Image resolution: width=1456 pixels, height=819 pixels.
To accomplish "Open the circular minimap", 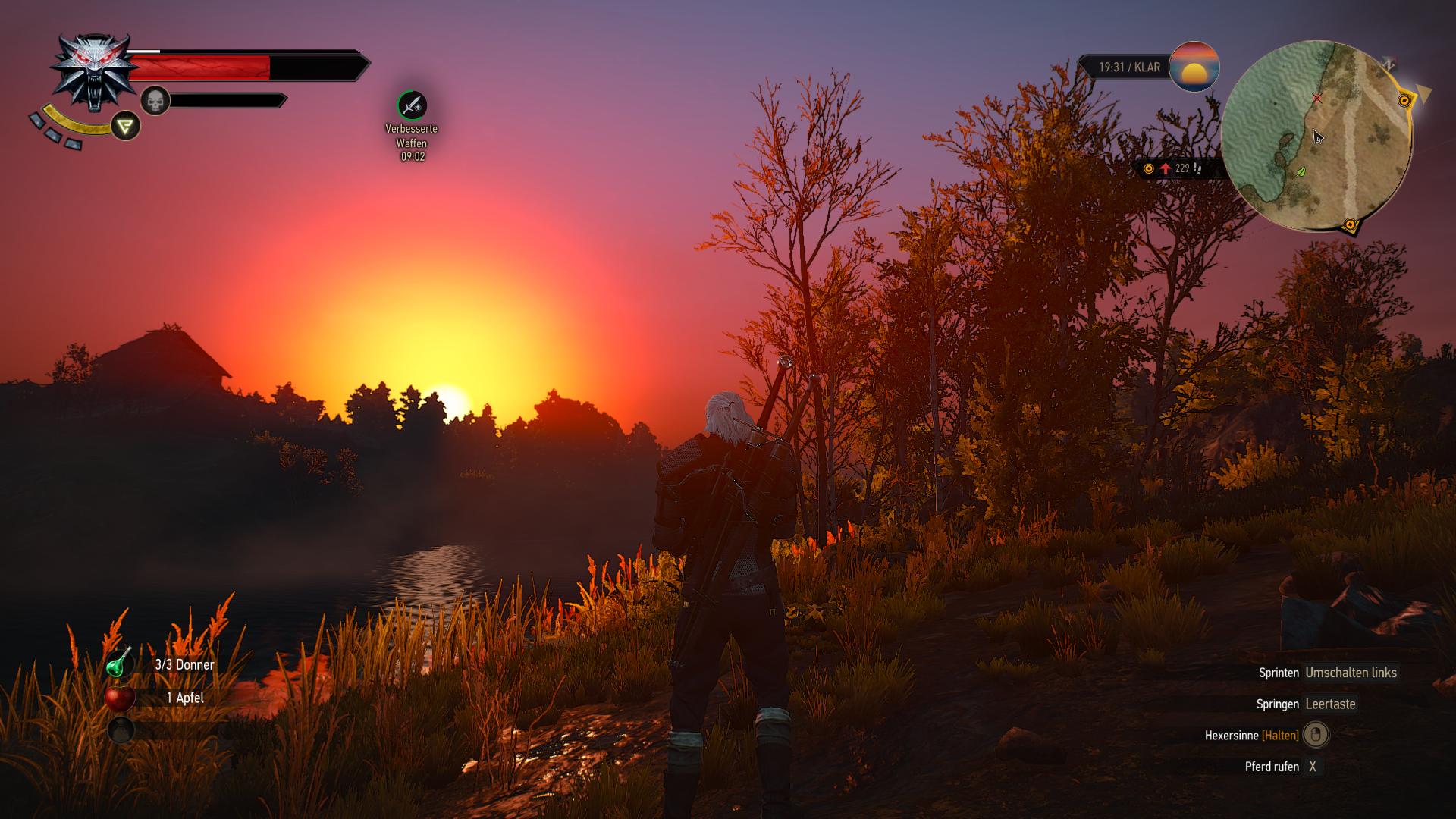I will tap(1317, 136).
